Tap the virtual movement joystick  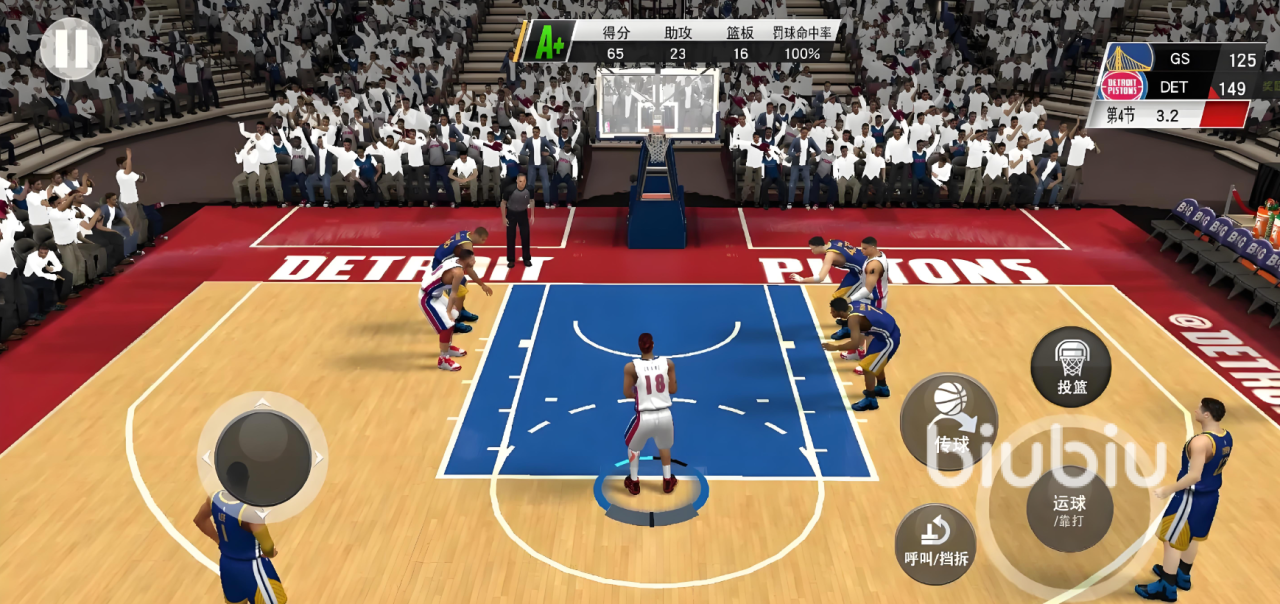262,458
